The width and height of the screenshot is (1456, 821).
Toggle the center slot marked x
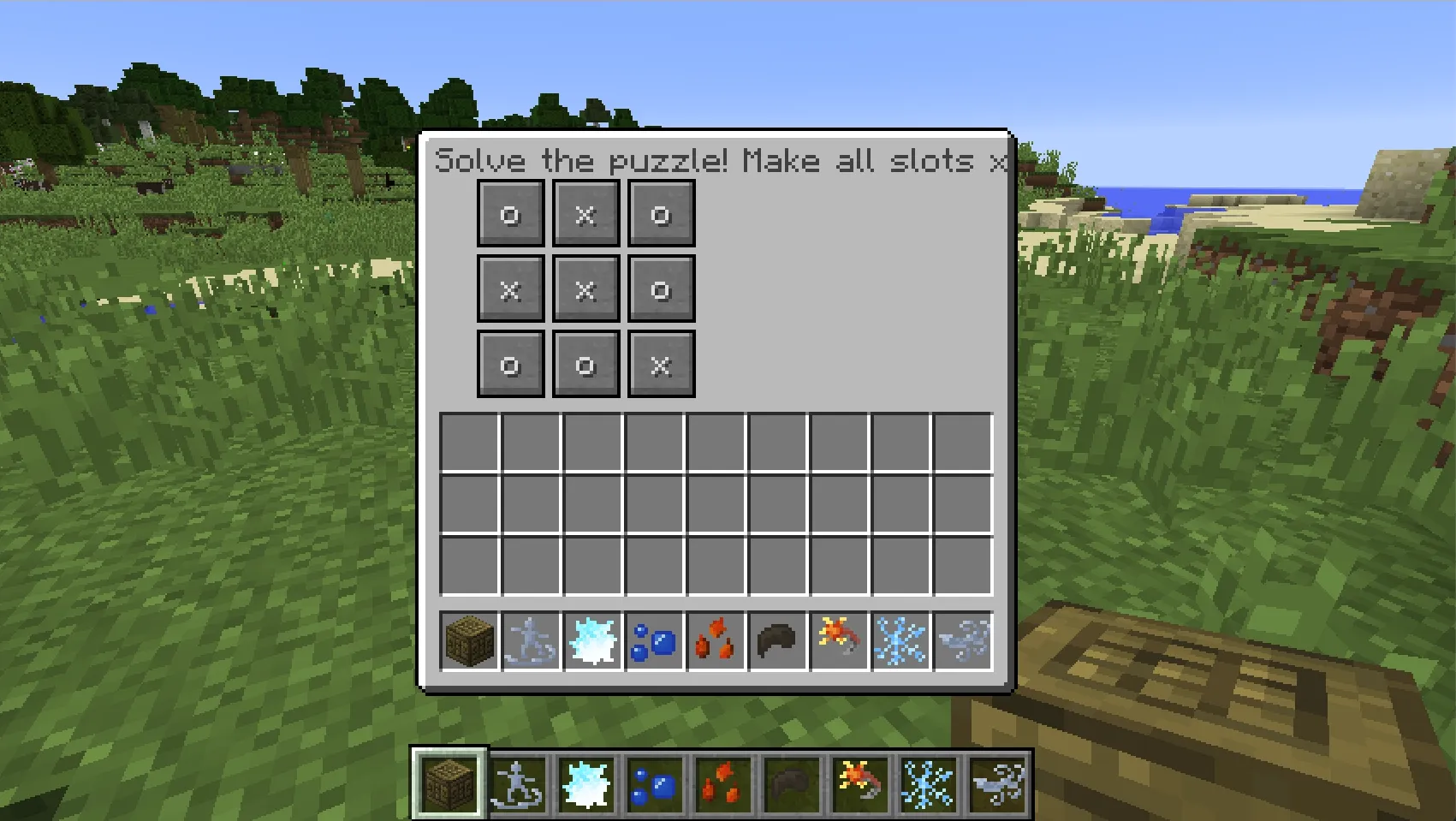point(585,289)
